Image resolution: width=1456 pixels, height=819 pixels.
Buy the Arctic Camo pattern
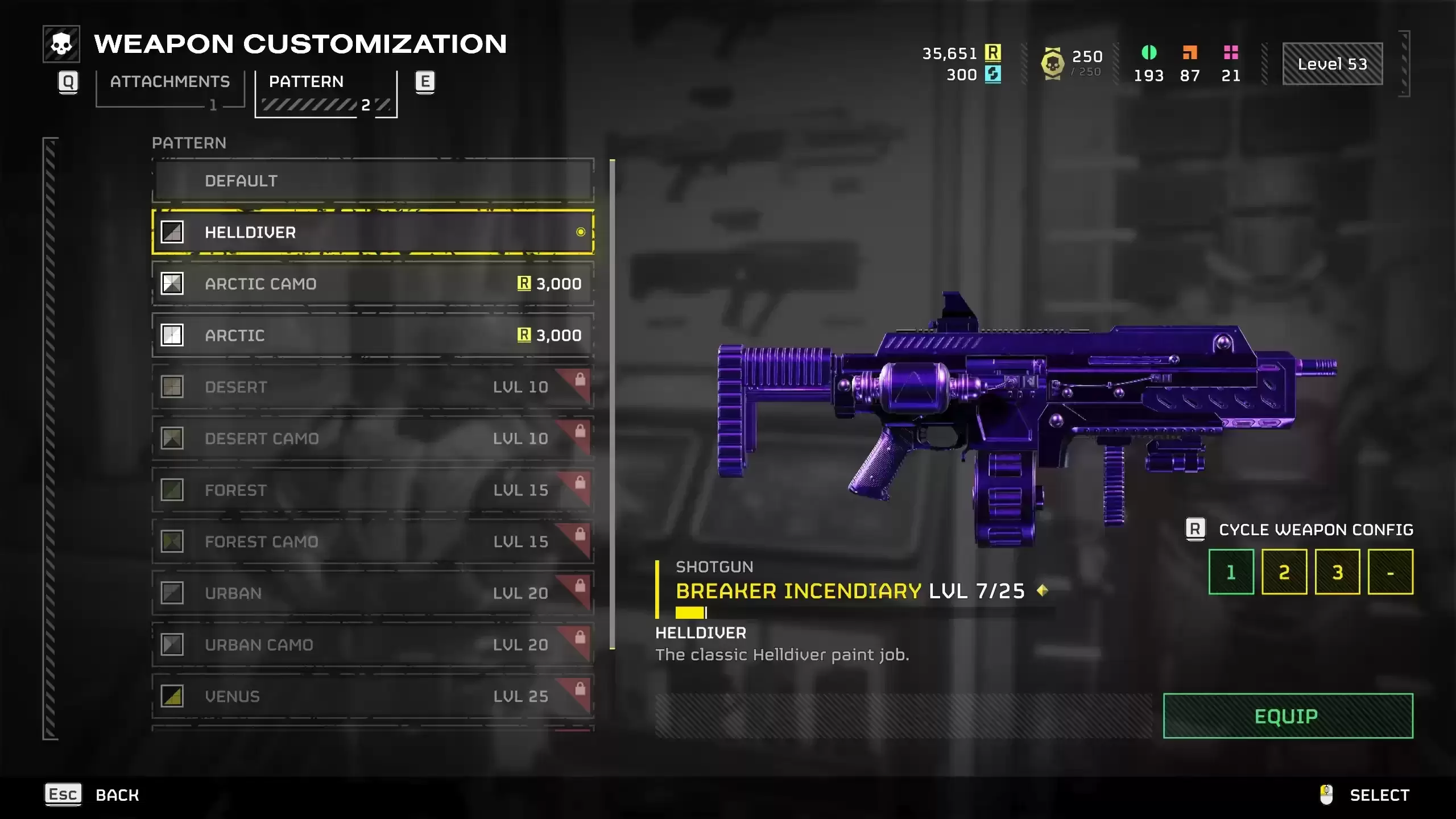click(373, 284)
